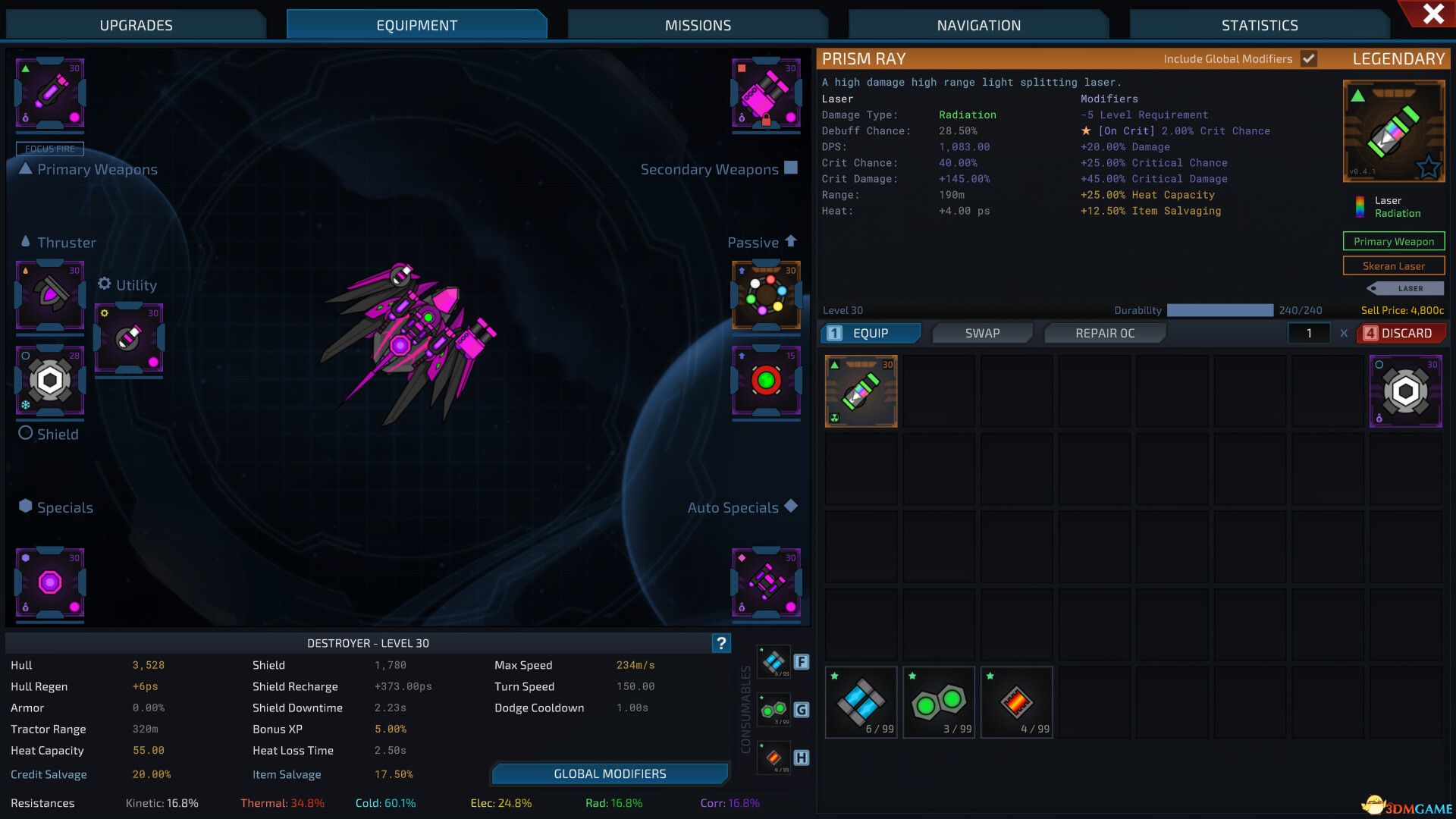Image resolution: width=1456 pixels, height=819 pixels.
Task: Select the blue canister consumable stack
Action: [861, 702]
